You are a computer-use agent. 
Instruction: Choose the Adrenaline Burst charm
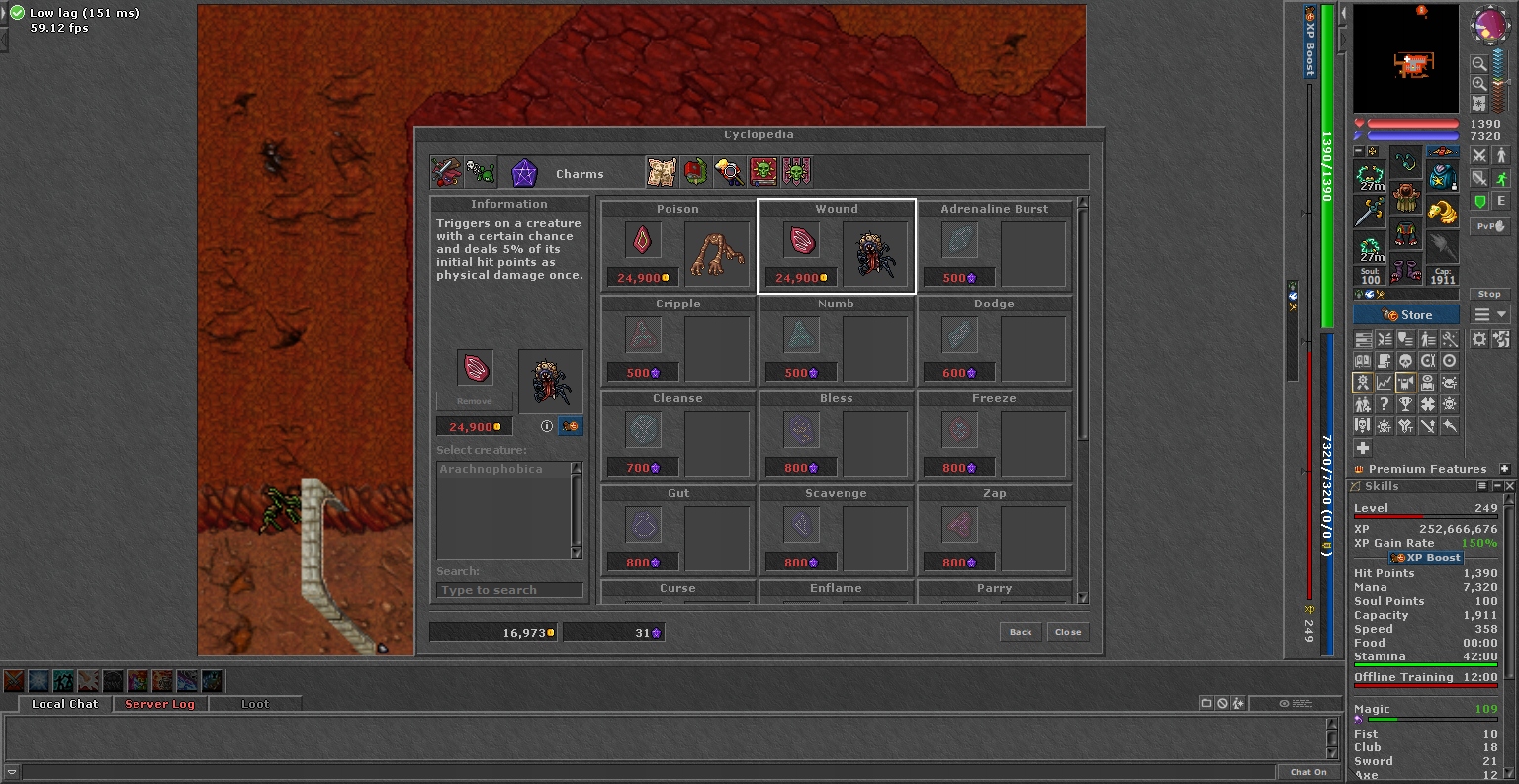[x=994, y=247]
